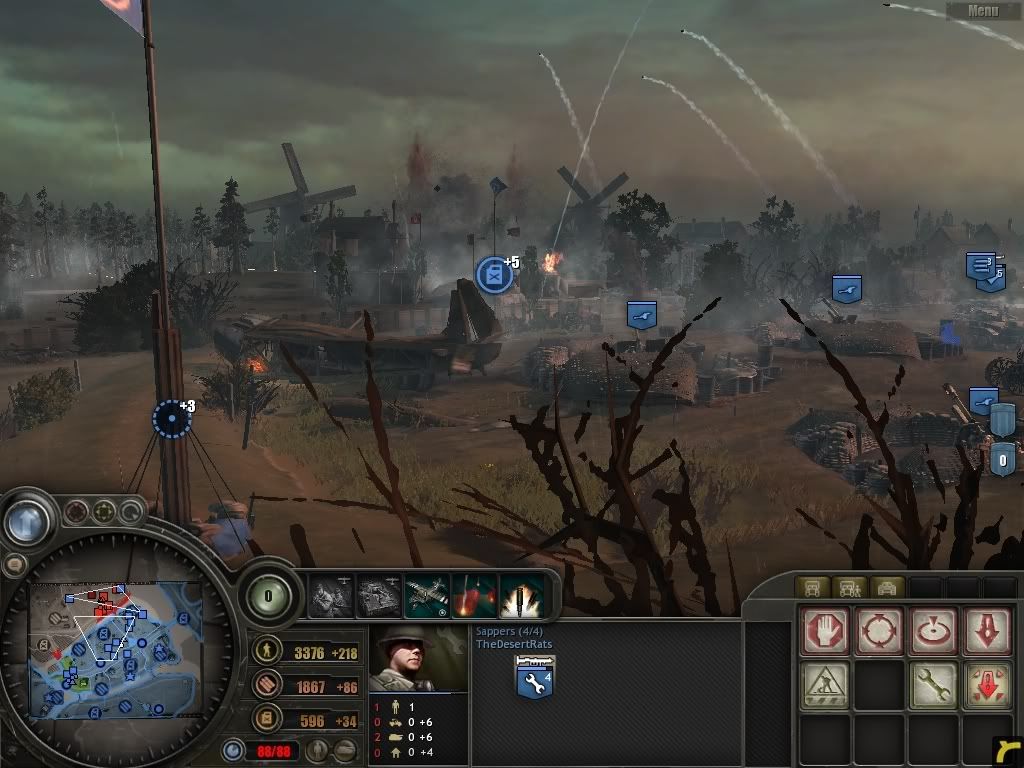
Task: Switch to the car silhouette tab
Action: (888, 588)
